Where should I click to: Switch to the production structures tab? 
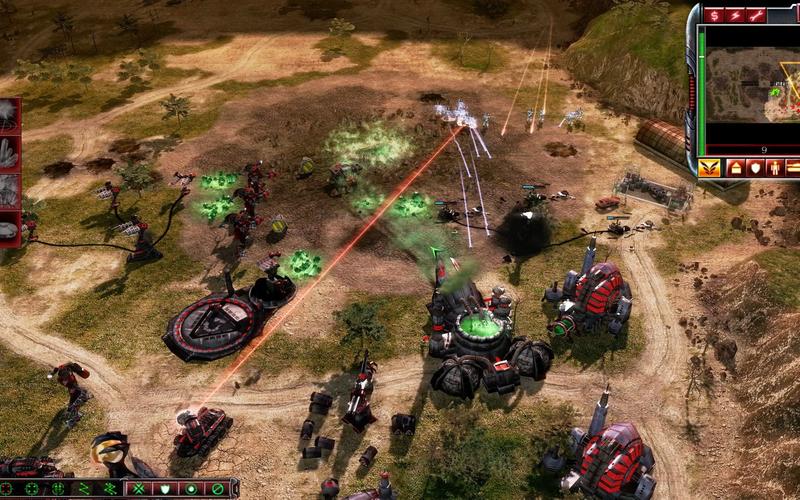tap(735, 167)
